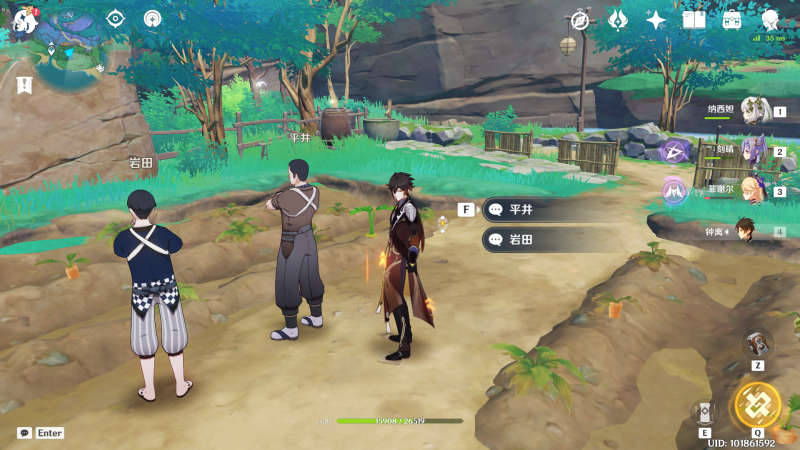Viewport: 800px width, 450px height.
Task: Unleash the glowing golden elemental burst
Action: 757,404
